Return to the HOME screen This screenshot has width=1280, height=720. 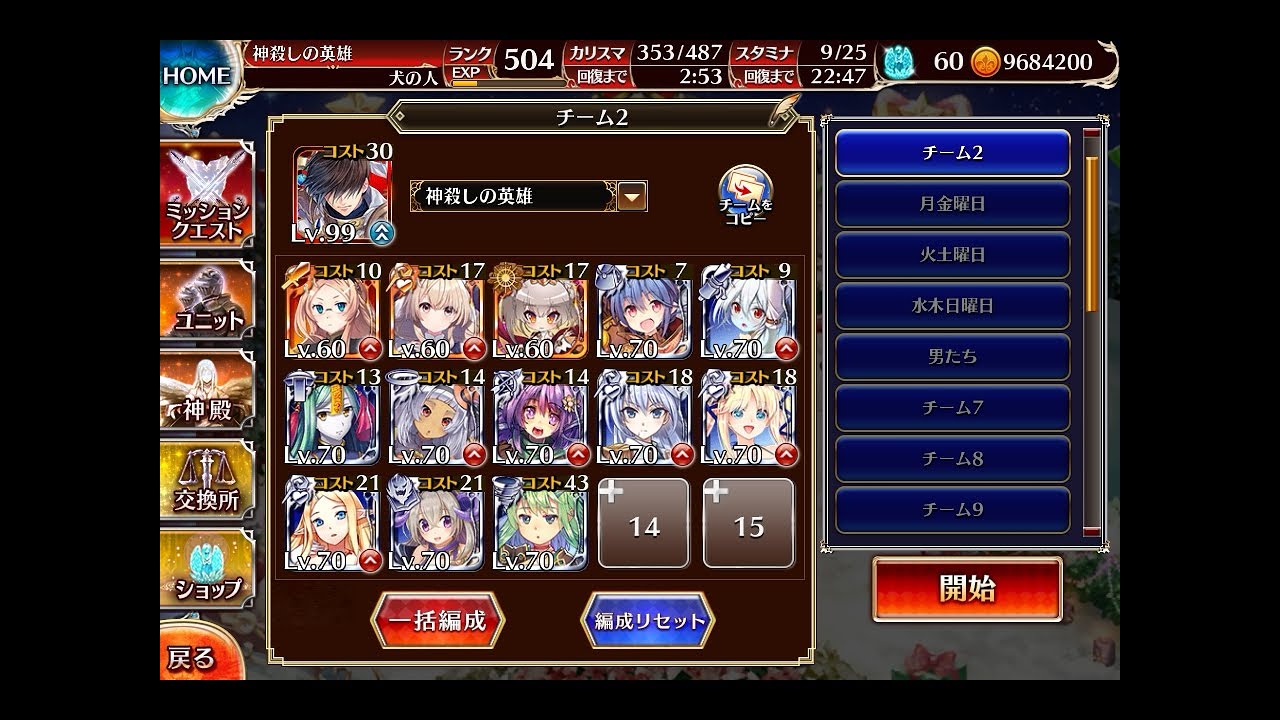click(197, 76)
